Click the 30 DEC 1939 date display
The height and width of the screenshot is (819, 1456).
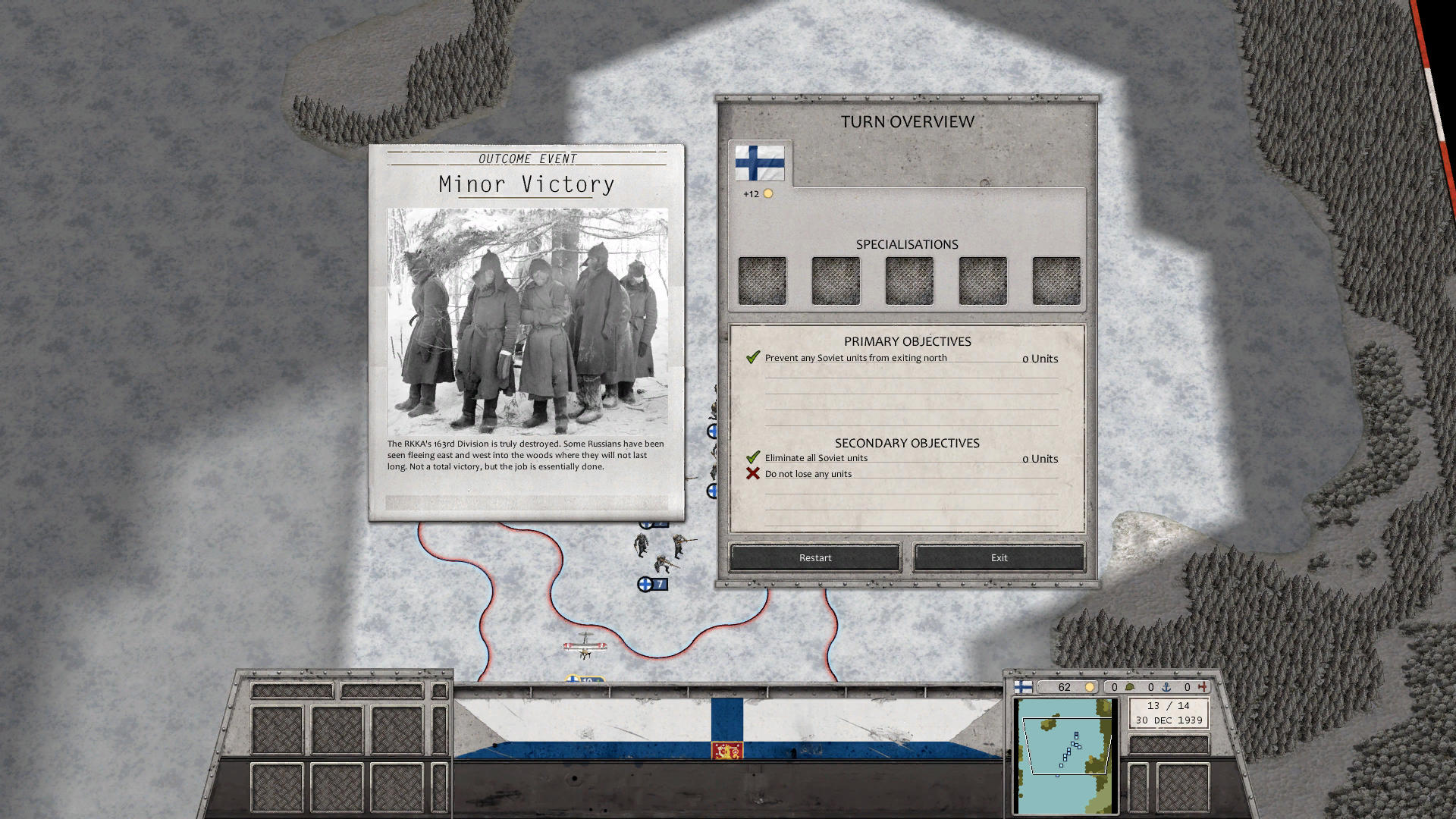click(1169, 719)
